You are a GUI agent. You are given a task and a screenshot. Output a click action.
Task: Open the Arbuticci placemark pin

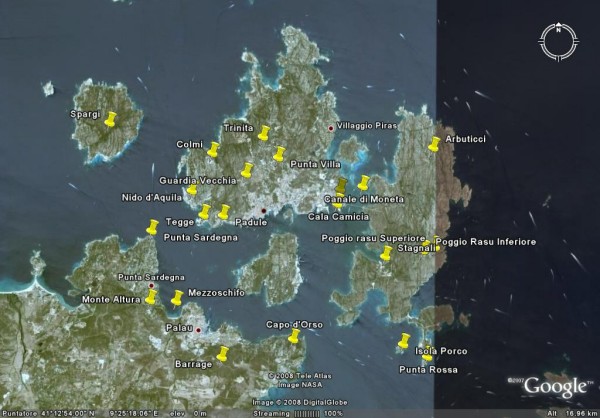point(434,144)
